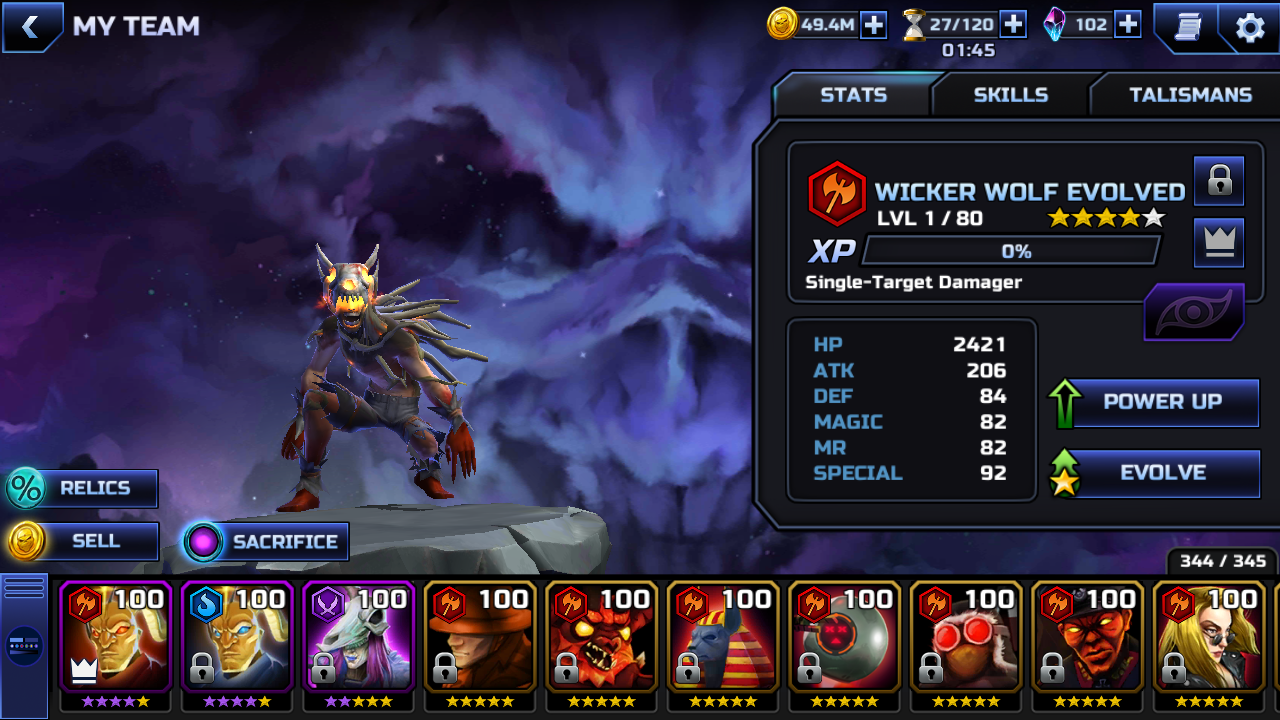The height and width of the screenshot is (720, 1280).
Task: Switch to the Skills tab
Action: [x=1010, y=95]
